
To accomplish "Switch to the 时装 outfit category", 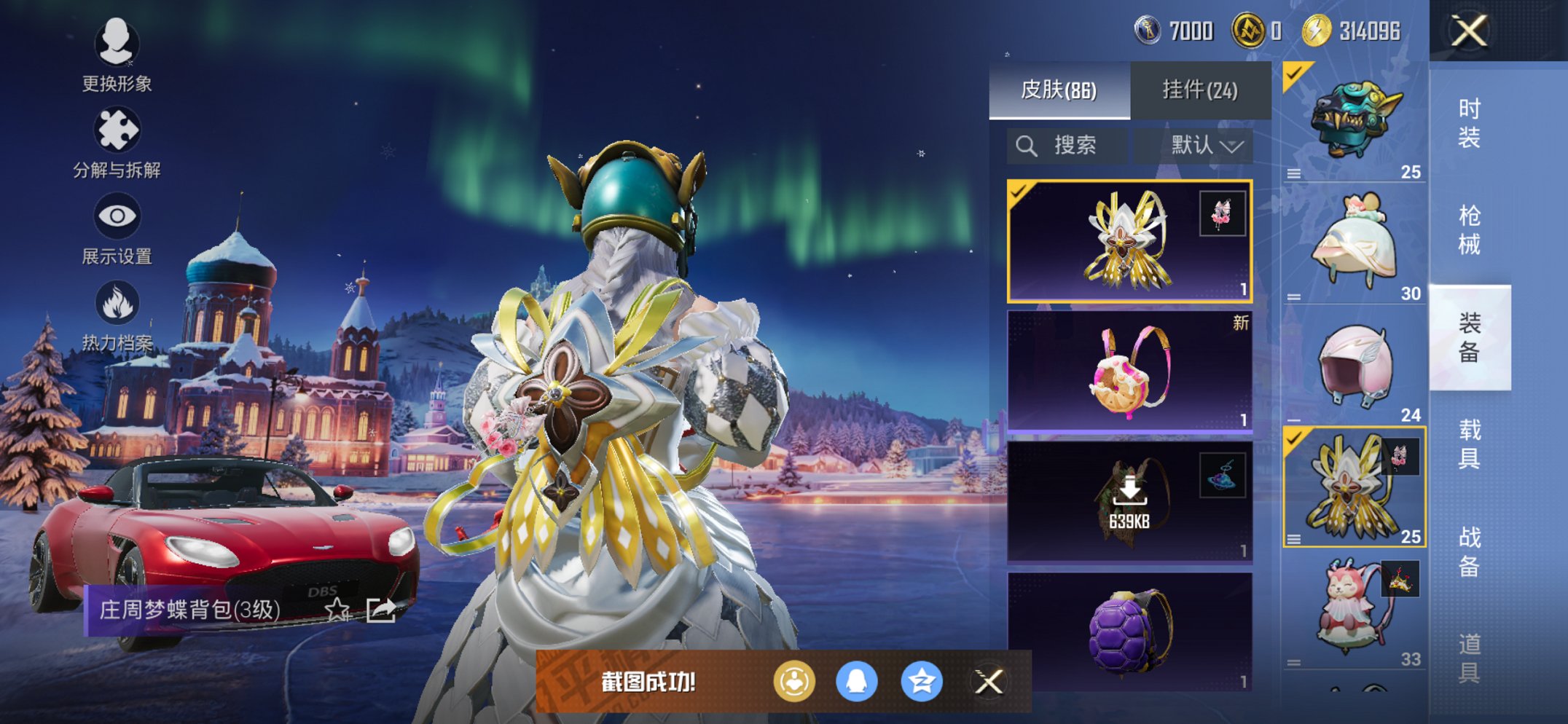I will tap(1469, 122).
